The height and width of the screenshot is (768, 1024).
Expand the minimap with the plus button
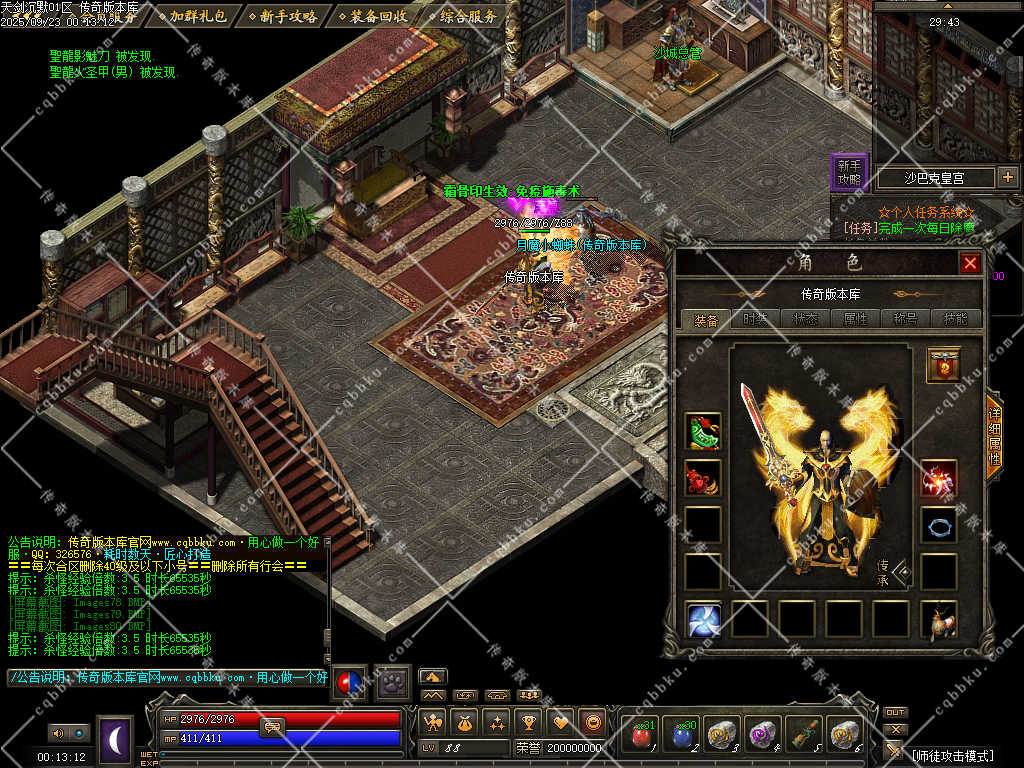(1007, 178)
